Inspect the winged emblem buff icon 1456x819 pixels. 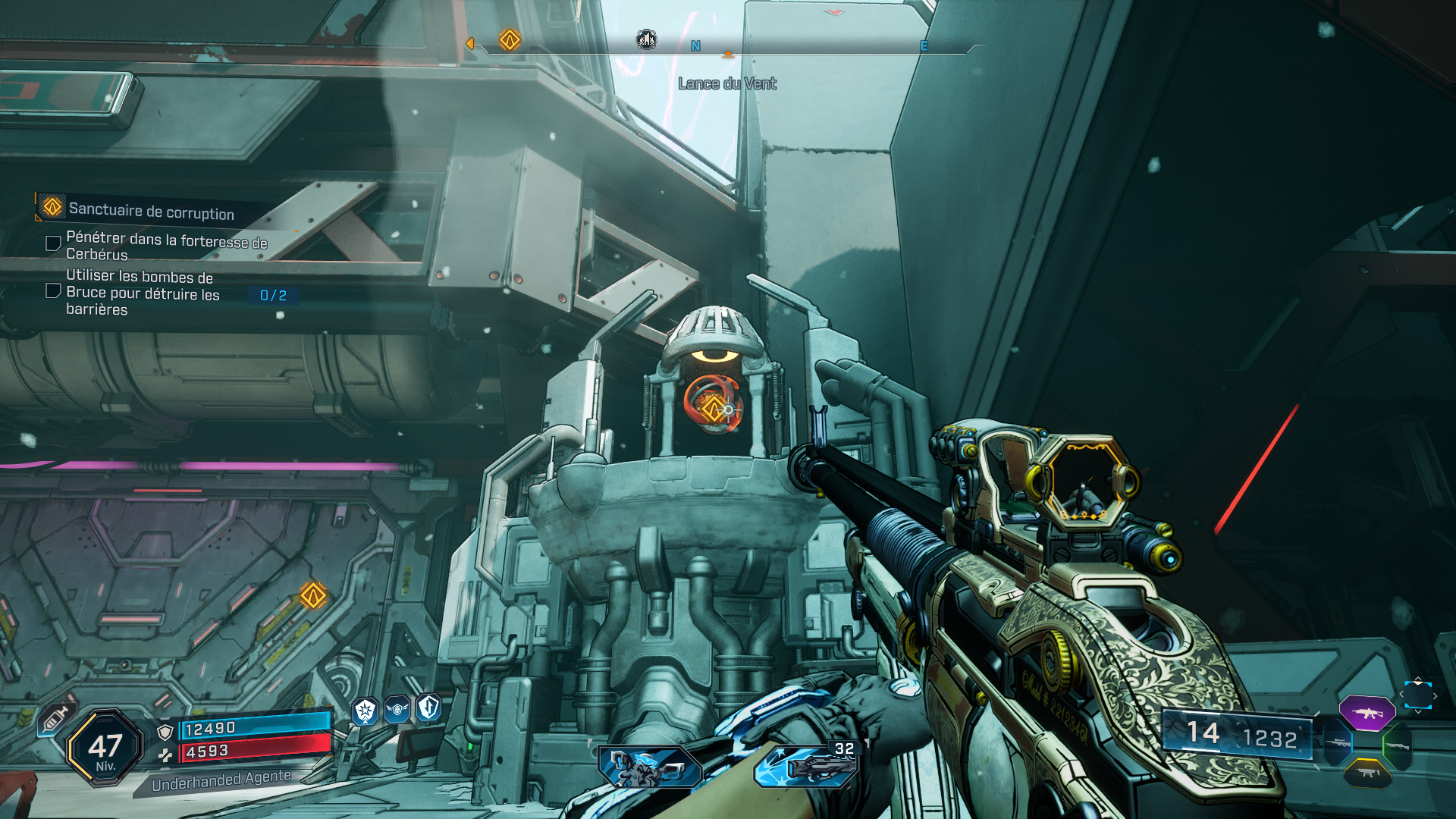(x=397, y=709)
